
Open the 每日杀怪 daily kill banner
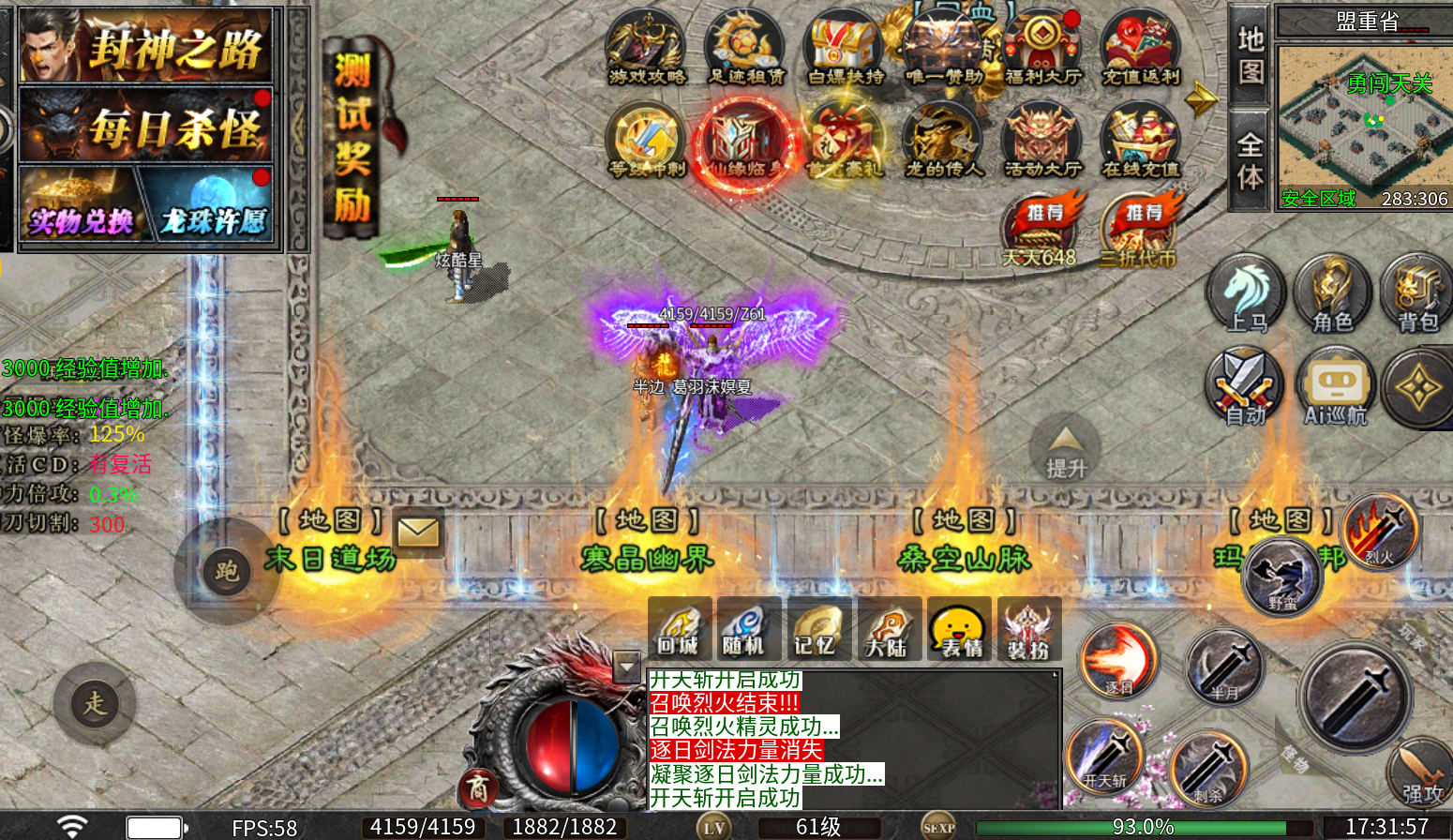(146, 126)
